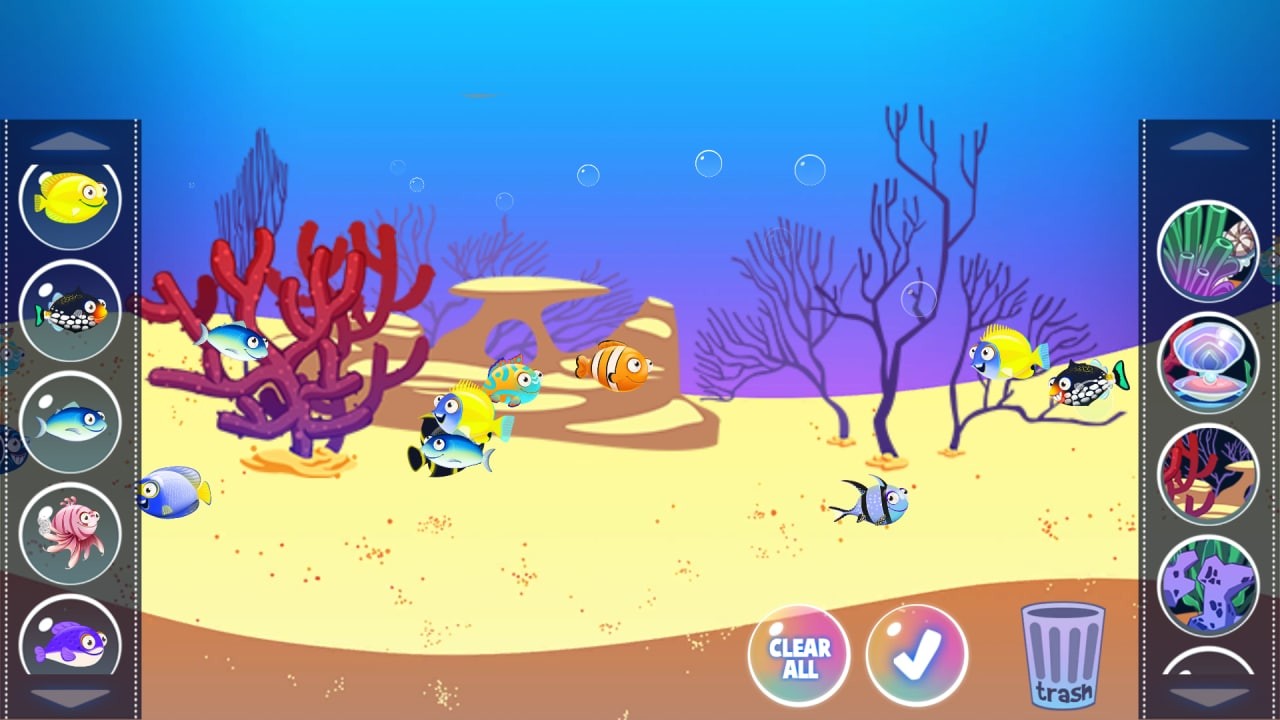Click the Clear All button

click(798, 655)
